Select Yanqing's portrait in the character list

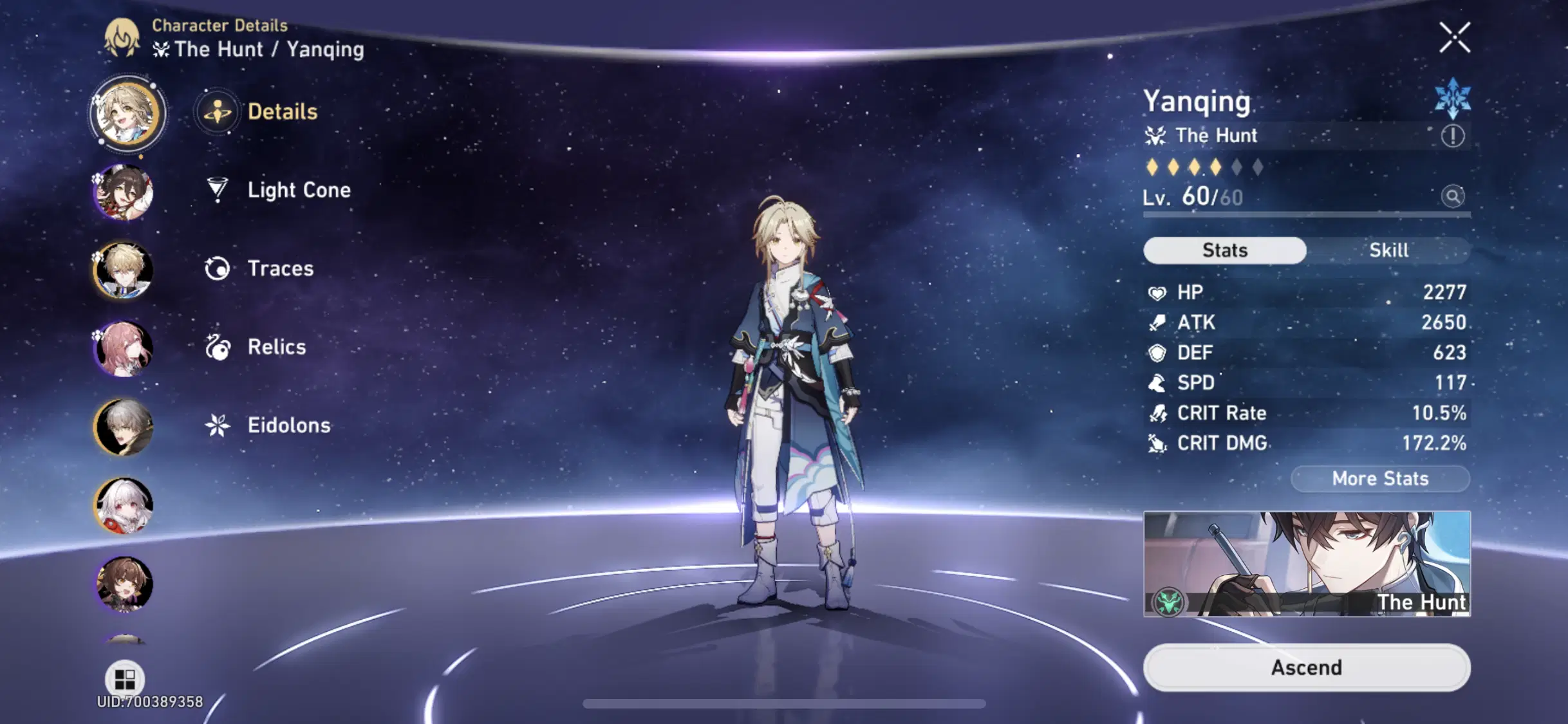tap(127, 113)
